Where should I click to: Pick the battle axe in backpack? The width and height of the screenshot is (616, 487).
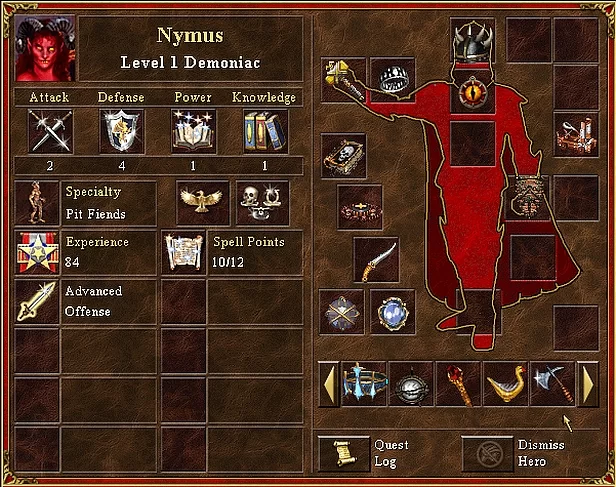point(551,384)
